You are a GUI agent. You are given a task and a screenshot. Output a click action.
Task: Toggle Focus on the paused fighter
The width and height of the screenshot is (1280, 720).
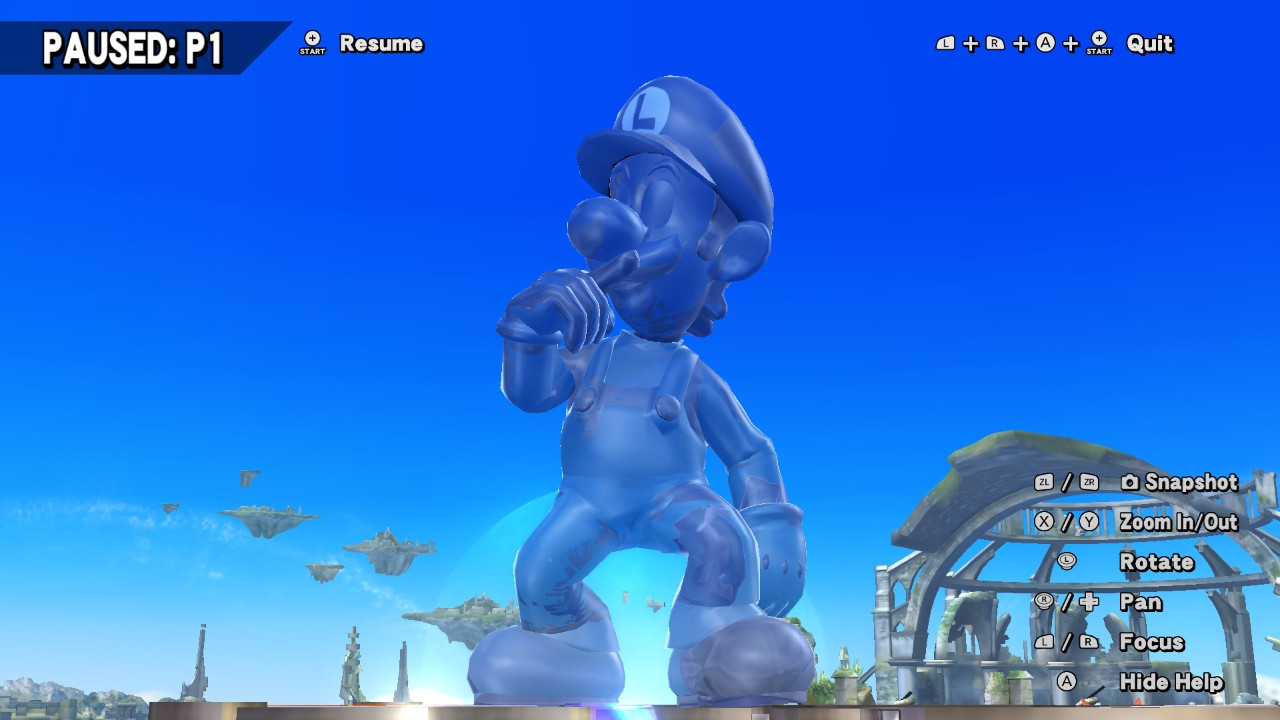tap(1152, 642)
